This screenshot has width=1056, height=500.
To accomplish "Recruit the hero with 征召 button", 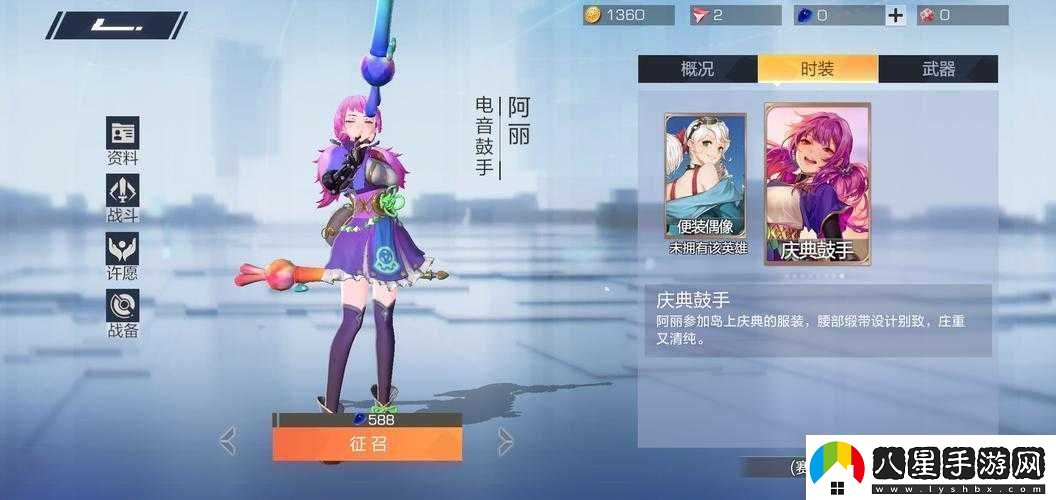I will (367, 444).
